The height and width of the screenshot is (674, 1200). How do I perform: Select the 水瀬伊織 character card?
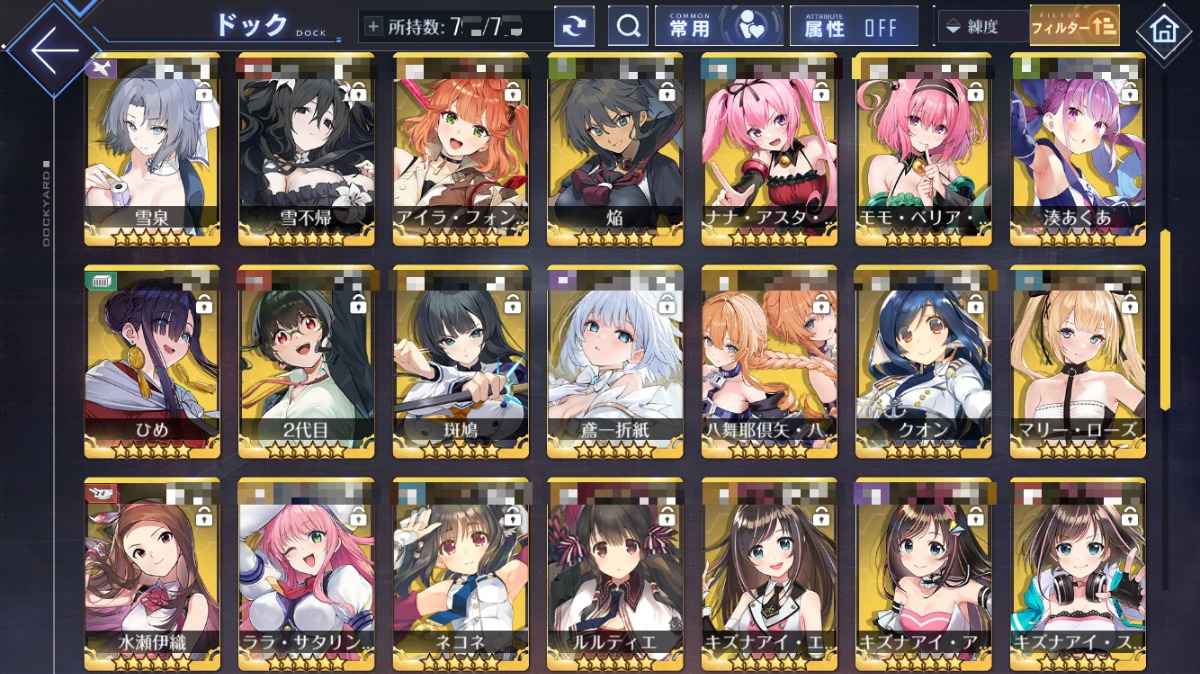152,574
